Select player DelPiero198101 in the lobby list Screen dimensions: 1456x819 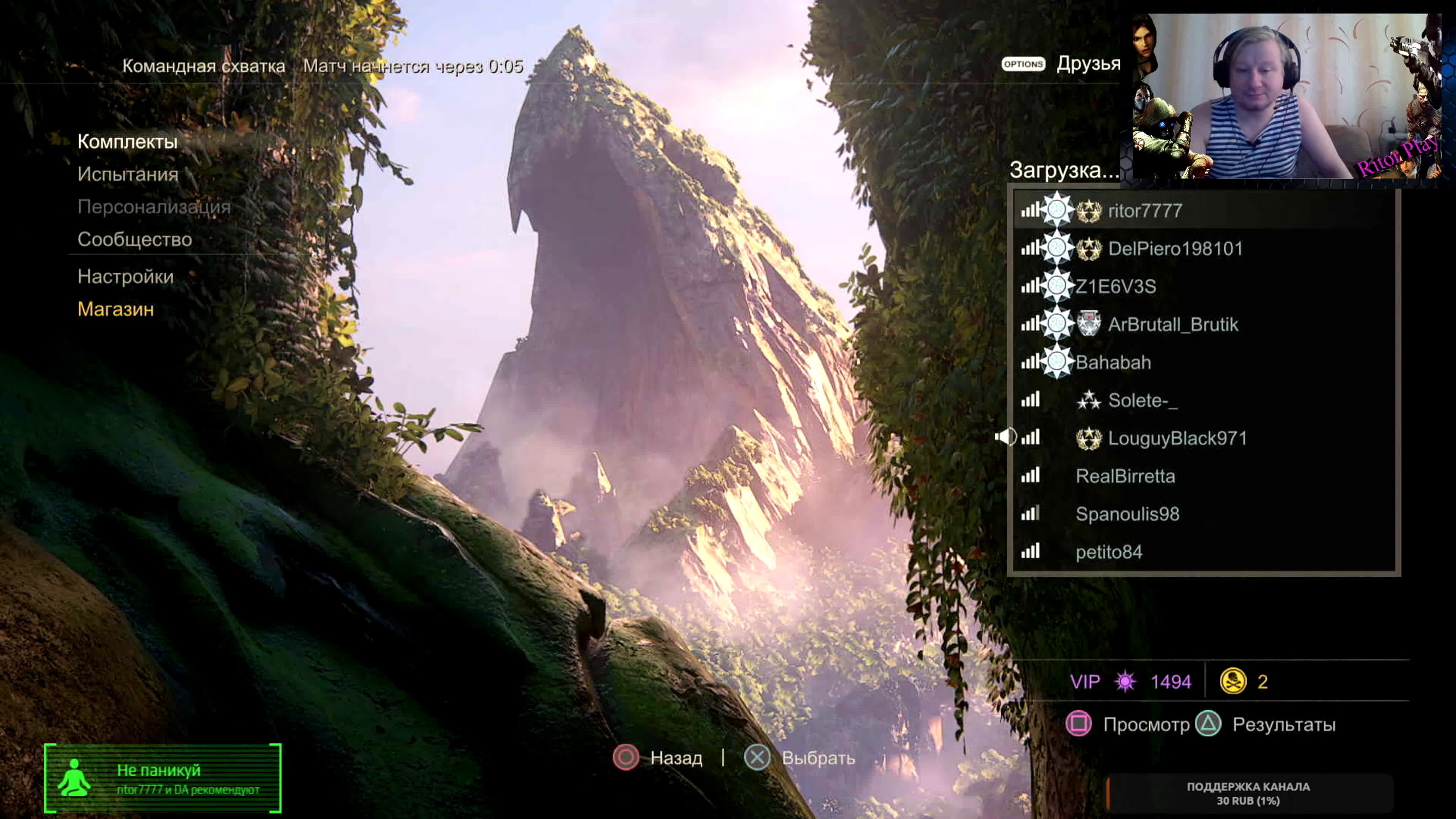(1175, 249)
